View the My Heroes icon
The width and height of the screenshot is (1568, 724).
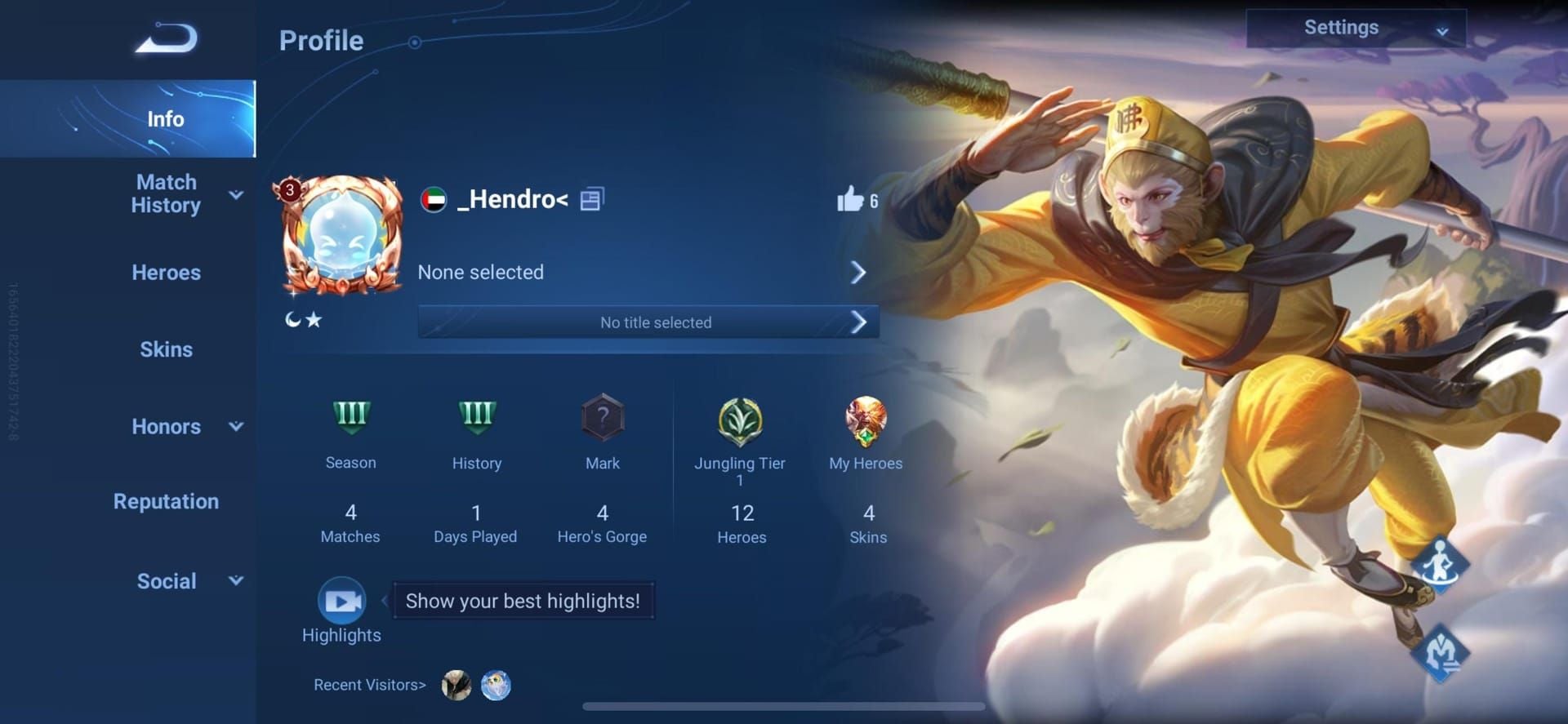click(x=867, y=420)
